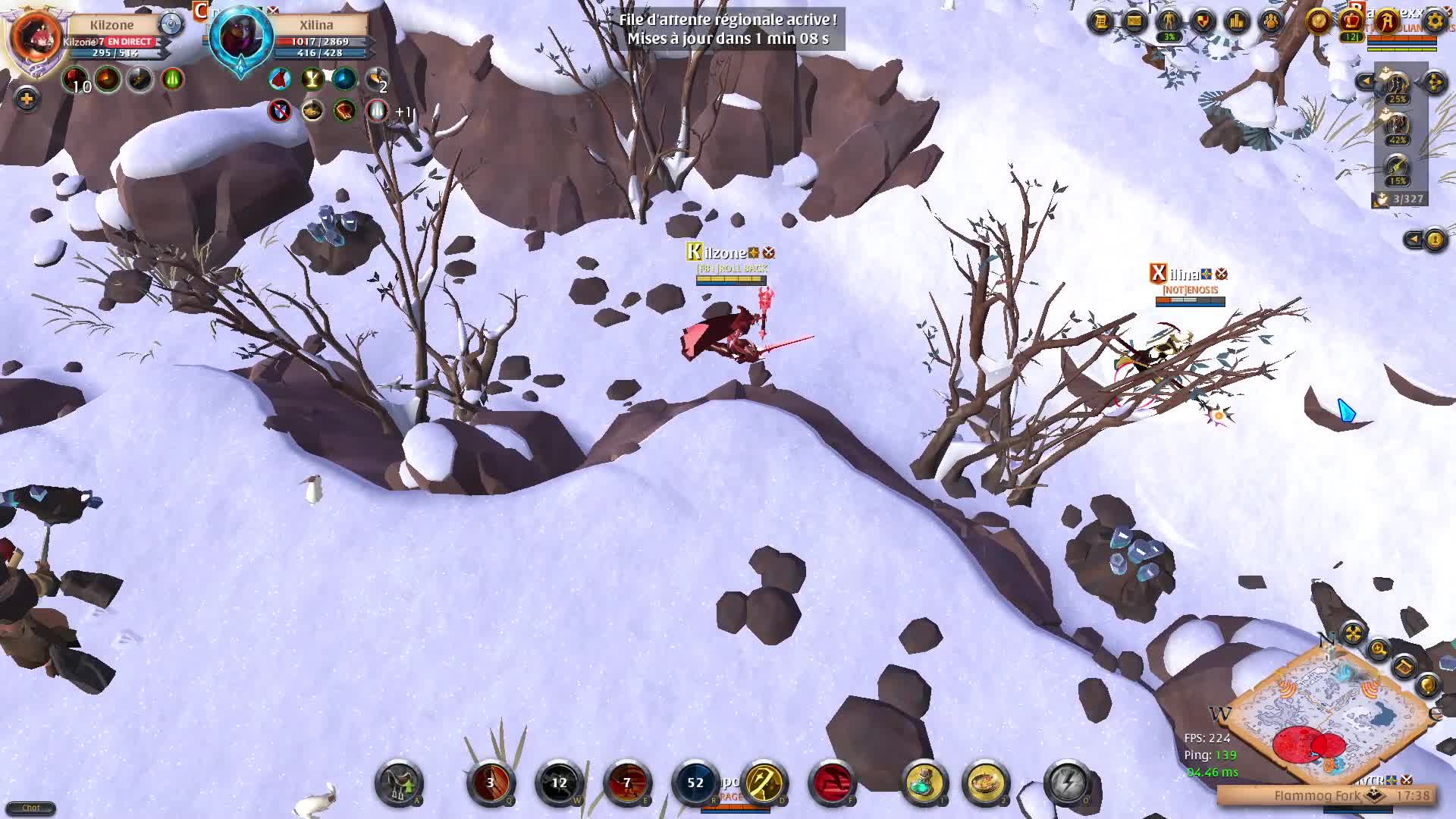Click the mount saddle ability button
1456x819 pixels.
399,783
